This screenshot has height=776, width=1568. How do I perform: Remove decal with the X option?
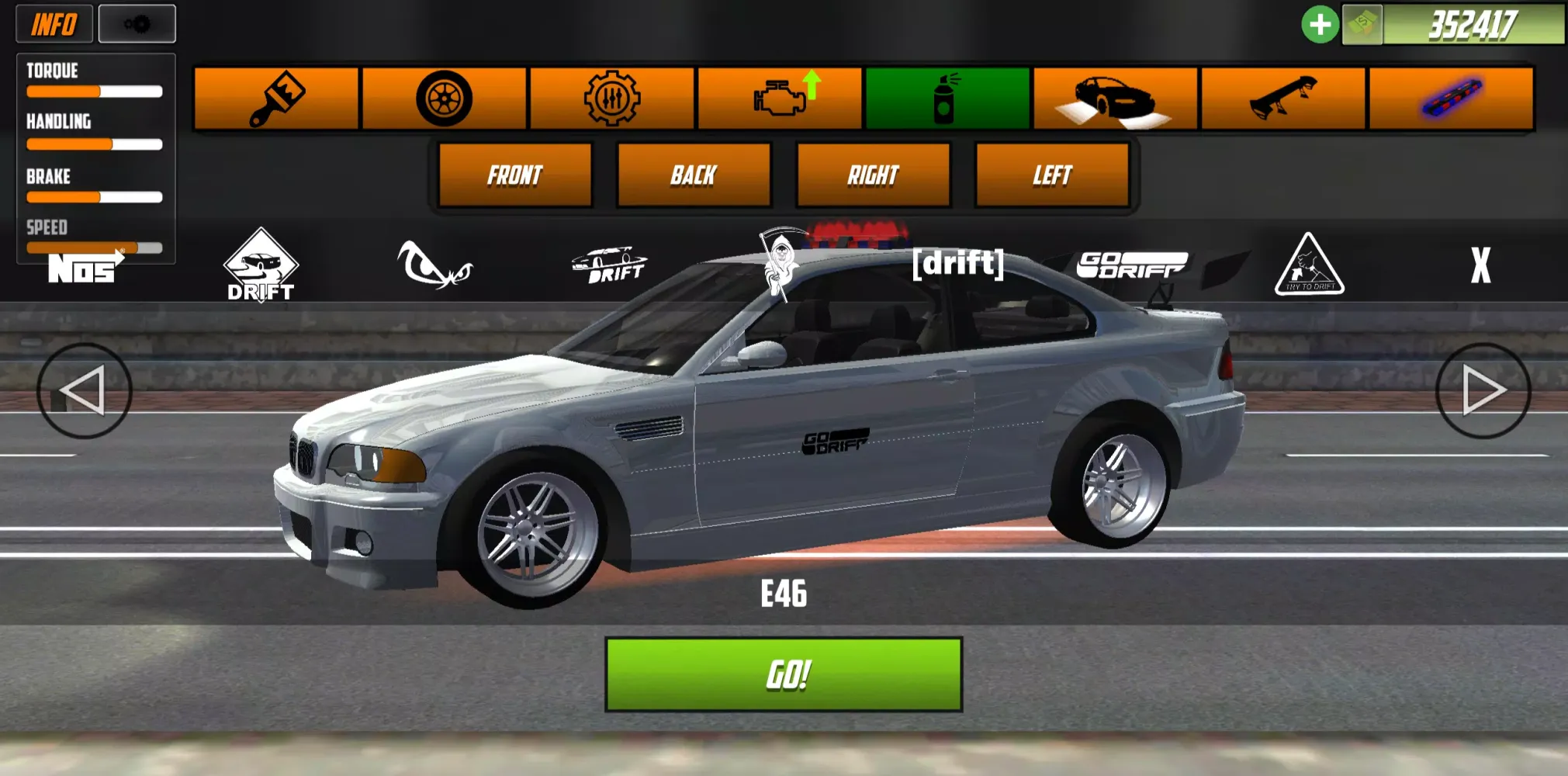click(1480, 265)
